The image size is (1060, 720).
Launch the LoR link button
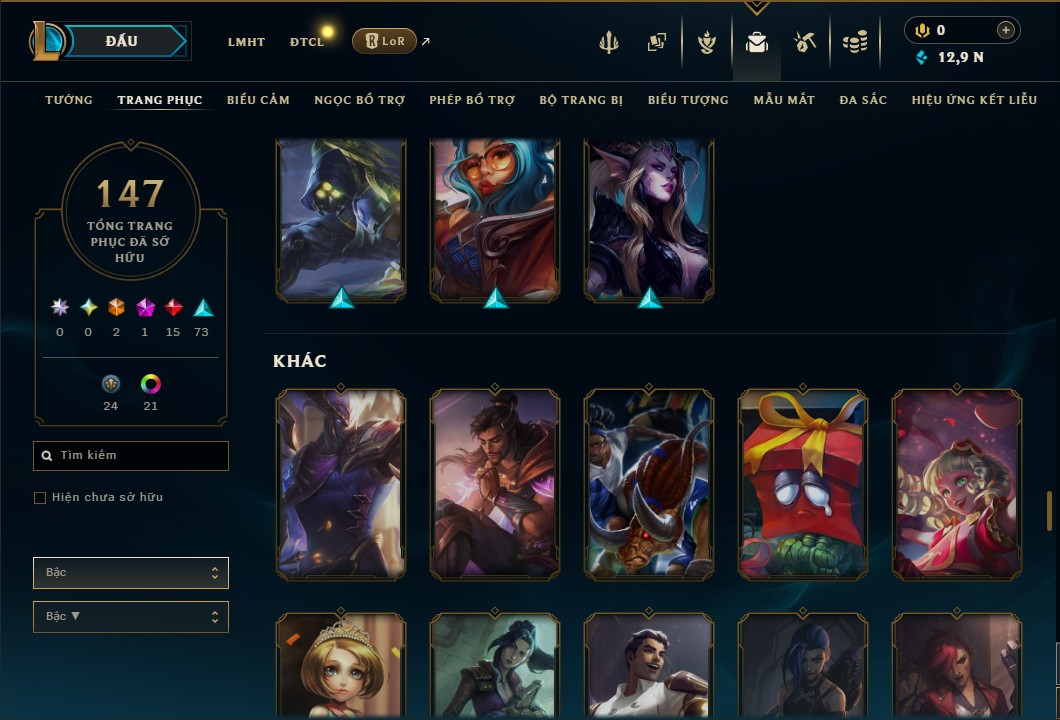pos(384,41)
